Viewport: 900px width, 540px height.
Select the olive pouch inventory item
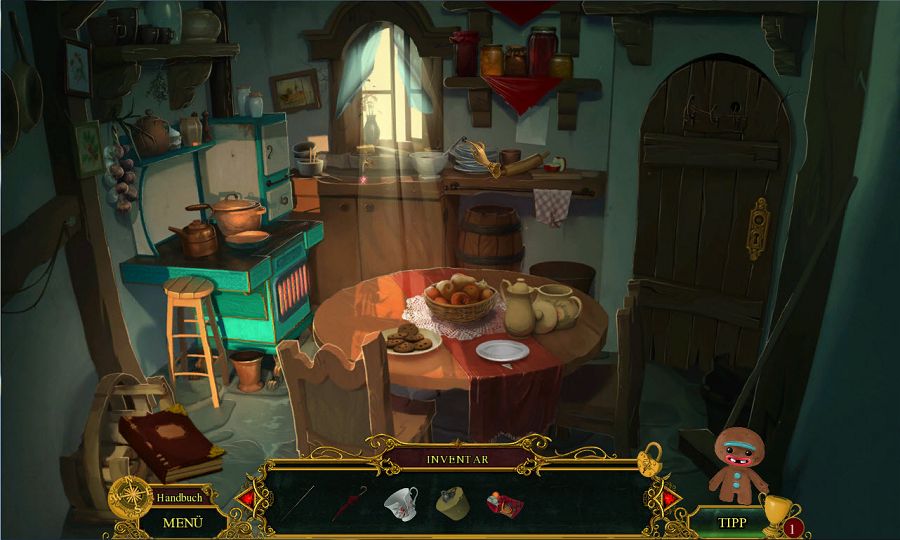tap(452, 503)
